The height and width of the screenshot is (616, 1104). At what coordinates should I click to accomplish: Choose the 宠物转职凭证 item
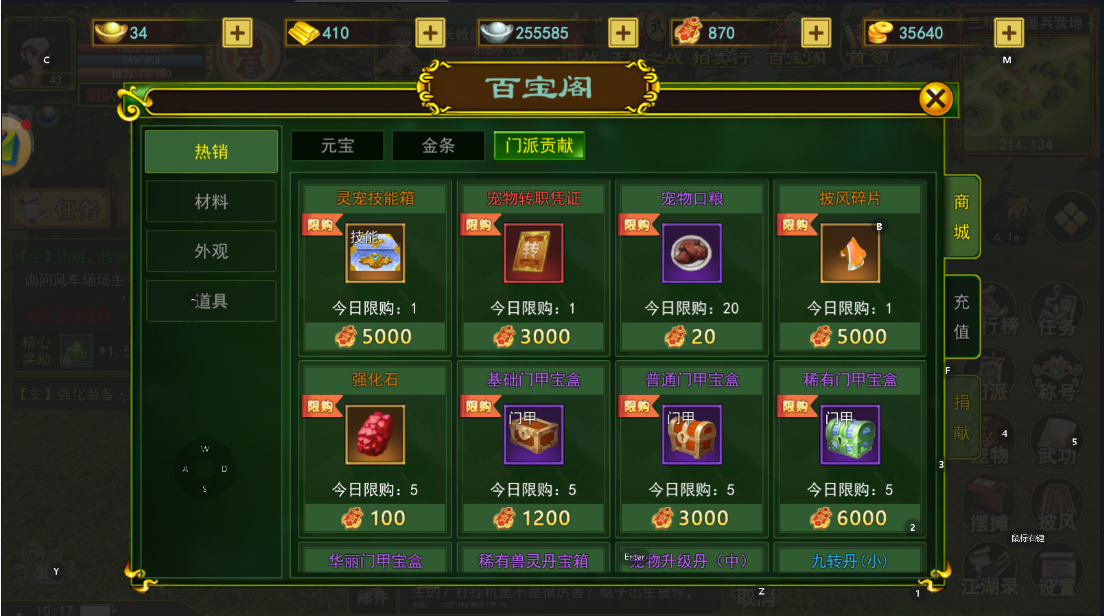[533, 254]
